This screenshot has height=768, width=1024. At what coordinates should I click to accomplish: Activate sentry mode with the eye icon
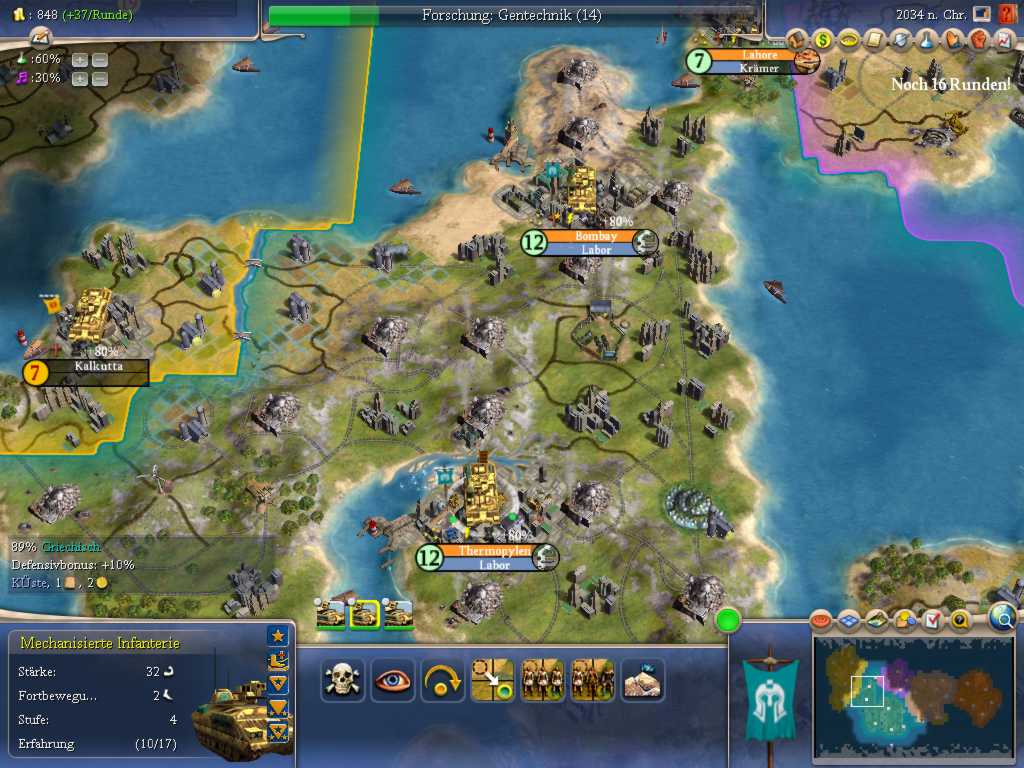point(392,680)
